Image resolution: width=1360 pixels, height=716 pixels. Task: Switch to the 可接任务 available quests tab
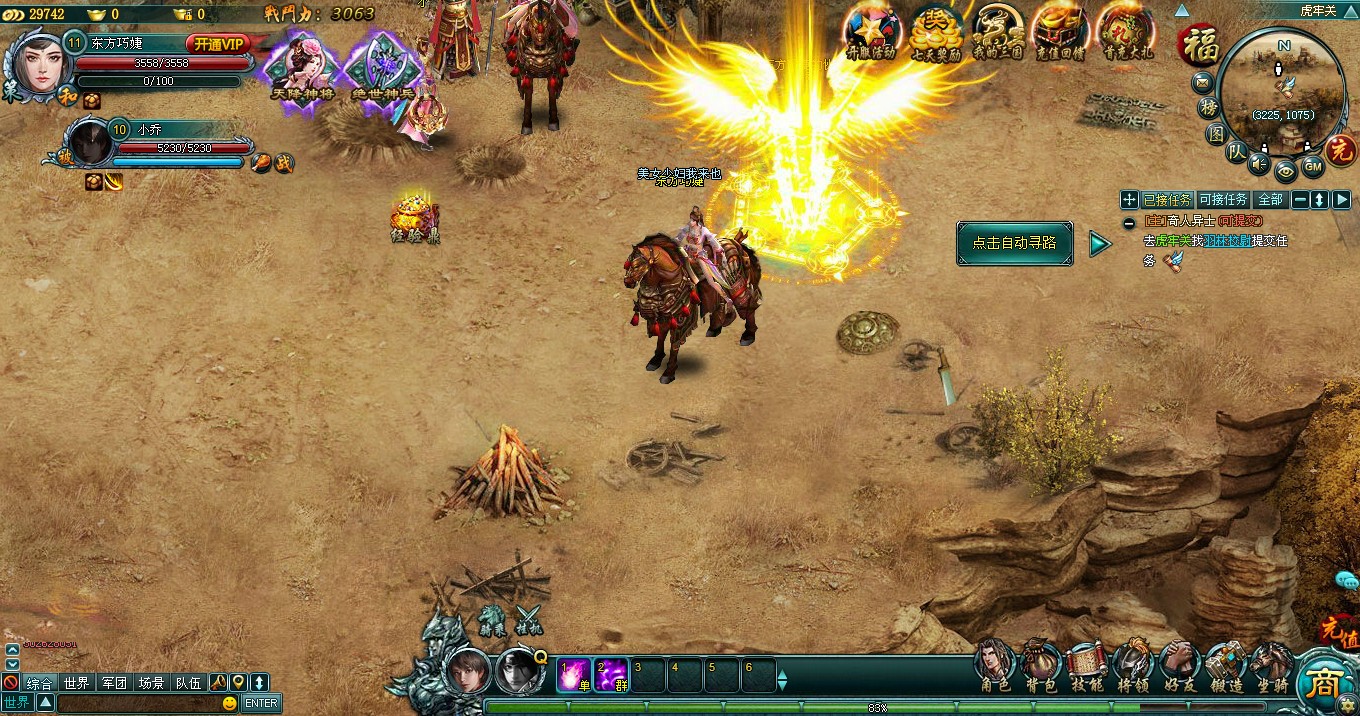pyautogui.click(x=1222, y=200)
